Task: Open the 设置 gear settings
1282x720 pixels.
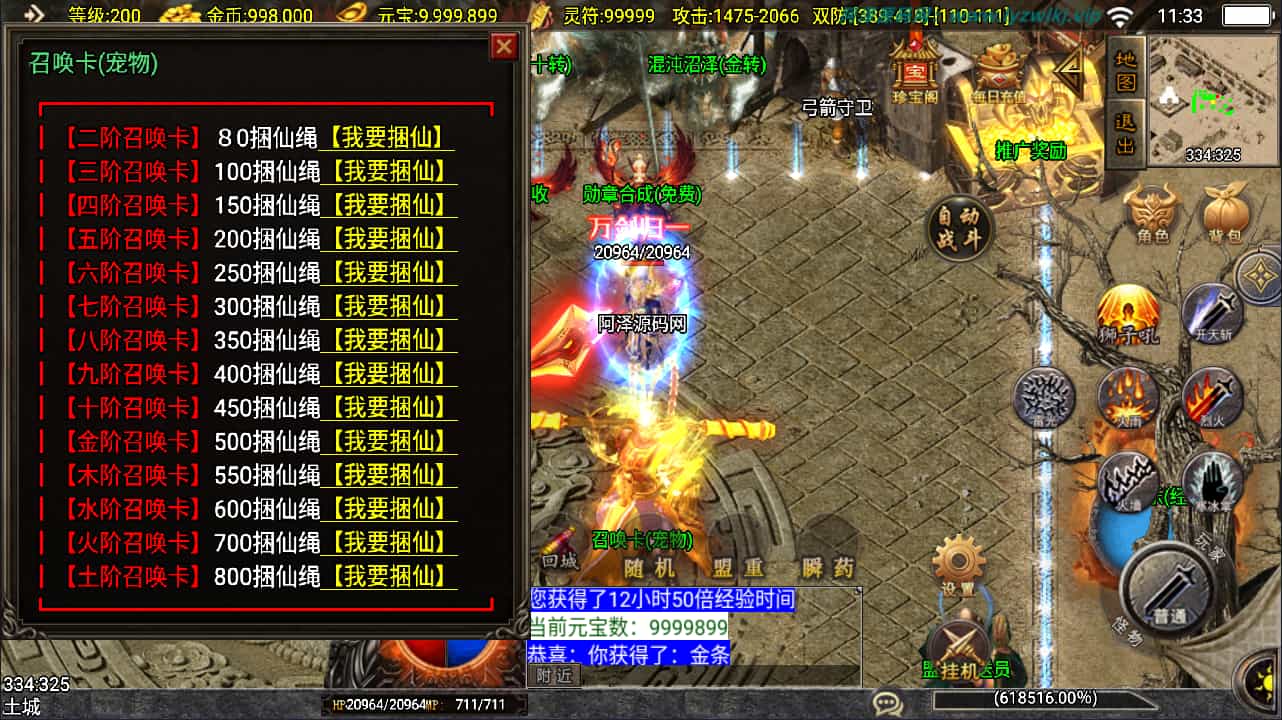Action: [960, 564]
